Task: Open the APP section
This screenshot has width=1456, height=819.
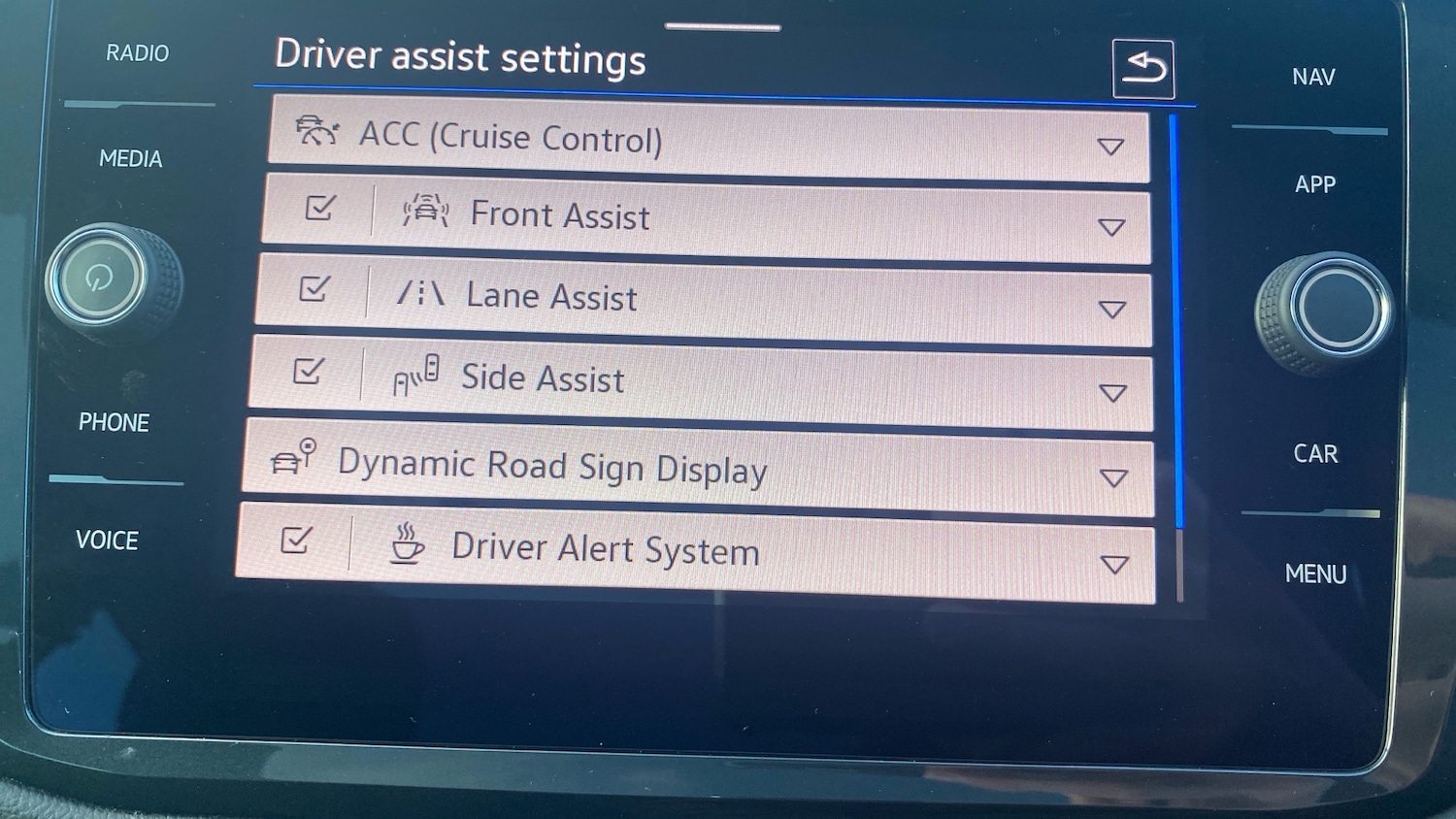Action: click(1315, 184)
